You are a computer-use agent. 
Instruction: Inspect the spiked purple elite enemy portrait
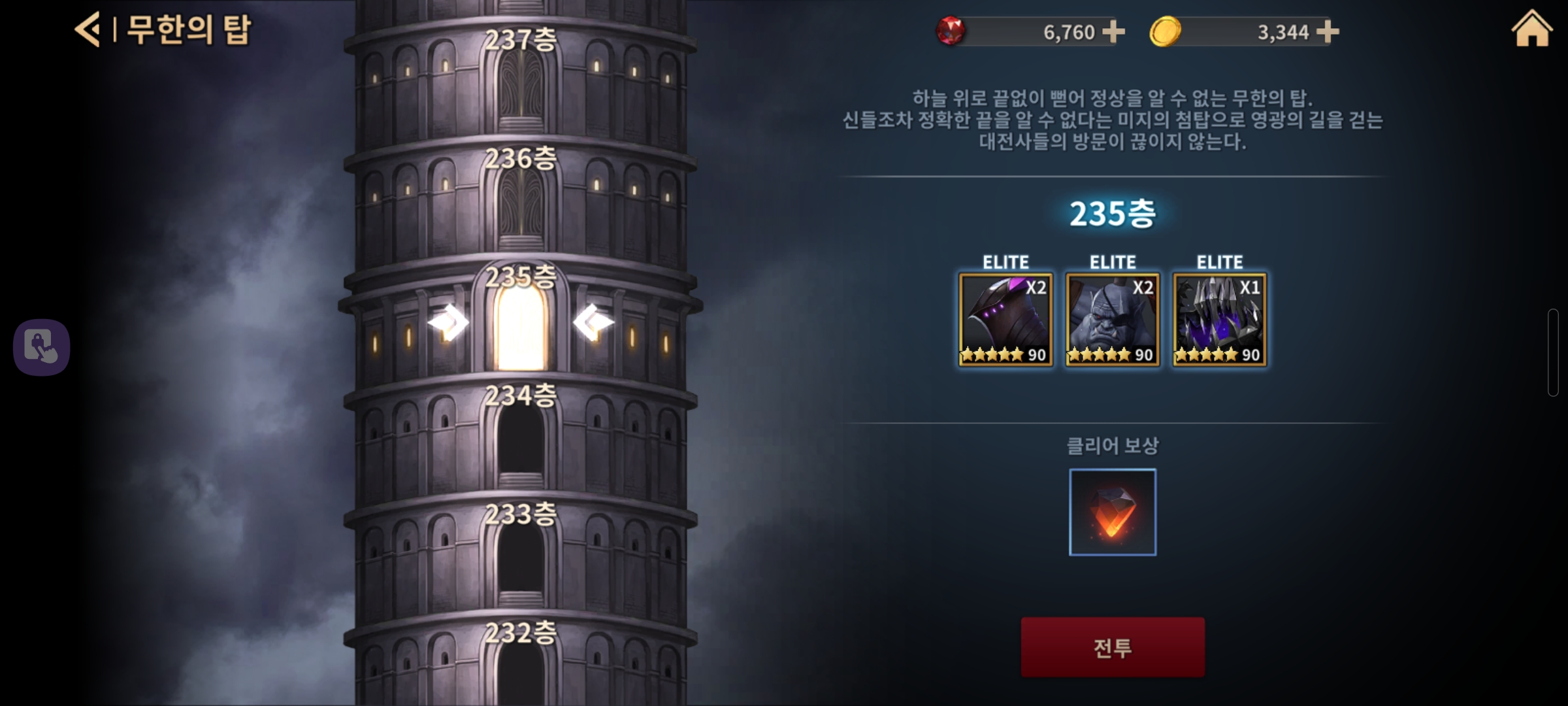click(1220, 320)
